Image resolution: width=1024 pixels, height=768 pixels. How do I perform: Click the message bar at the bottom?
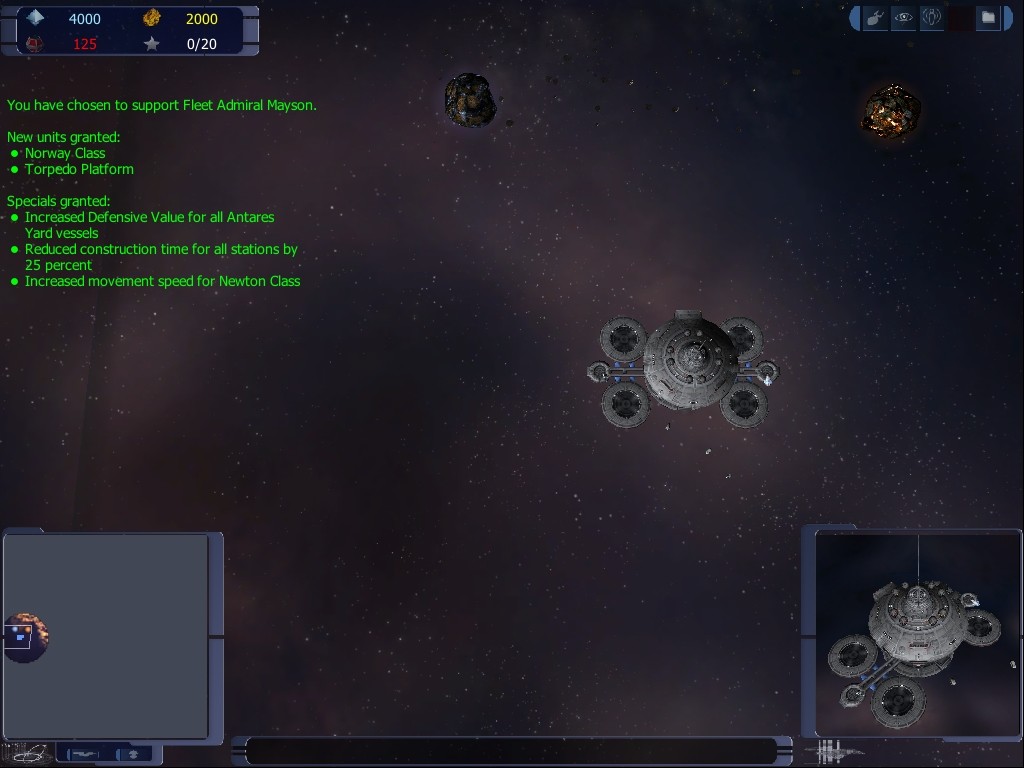[x=511, y=751]
